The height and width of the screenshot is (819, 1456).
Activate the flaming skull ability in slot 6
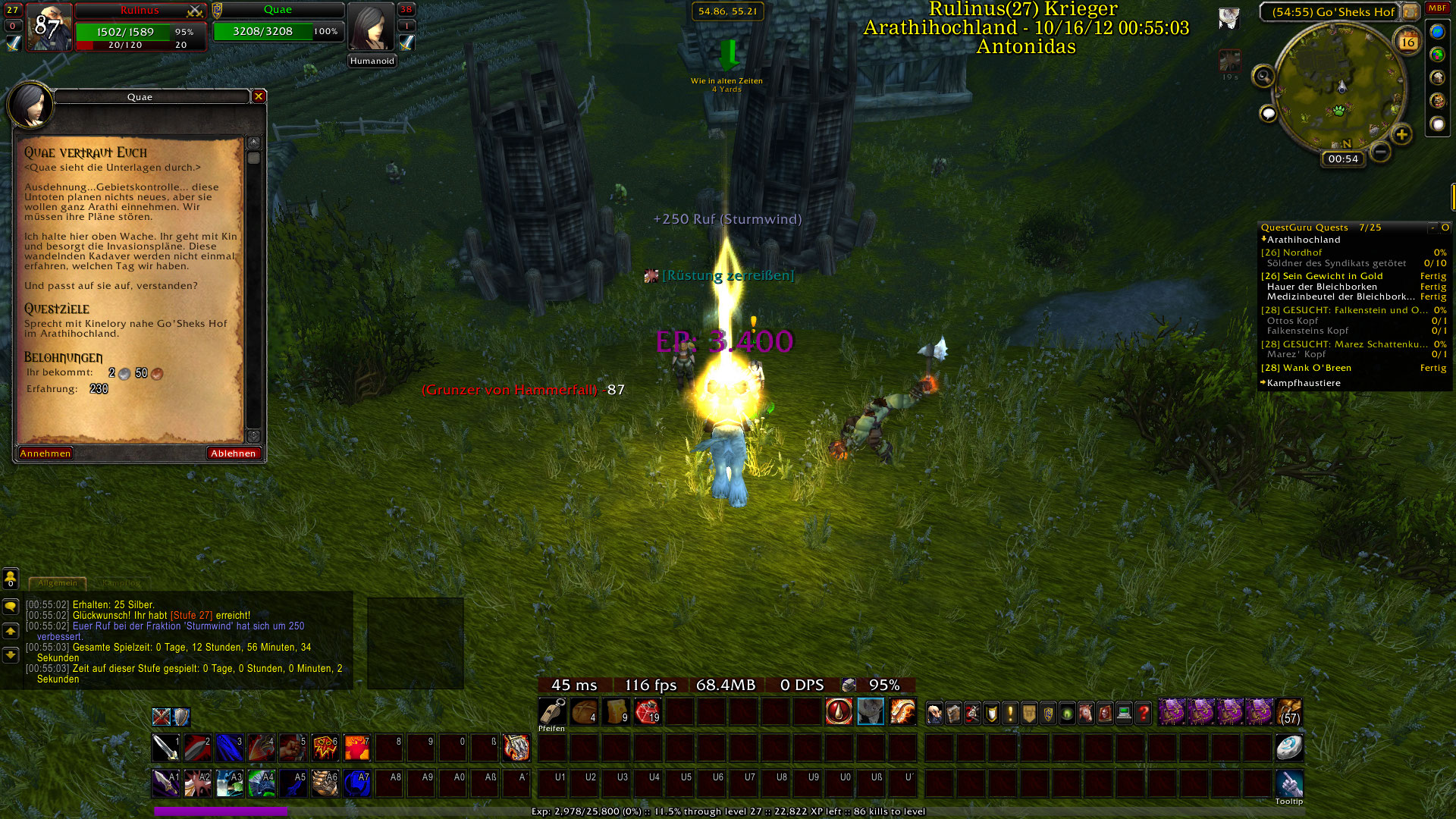pyautogui.click(x=325, y=748)
